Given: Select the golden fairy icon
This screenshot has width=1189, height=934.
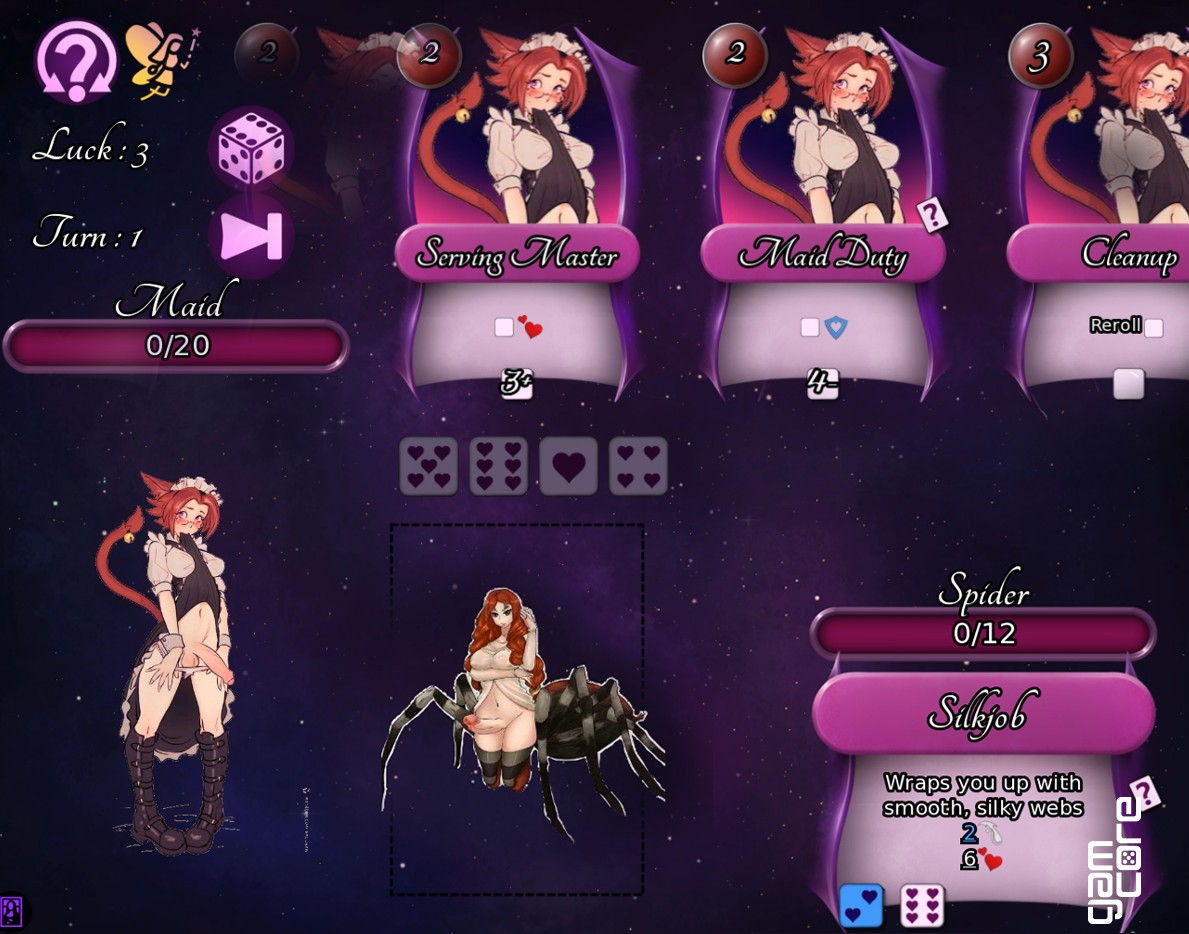Looking at the screenshot, I should pos(156,60).
